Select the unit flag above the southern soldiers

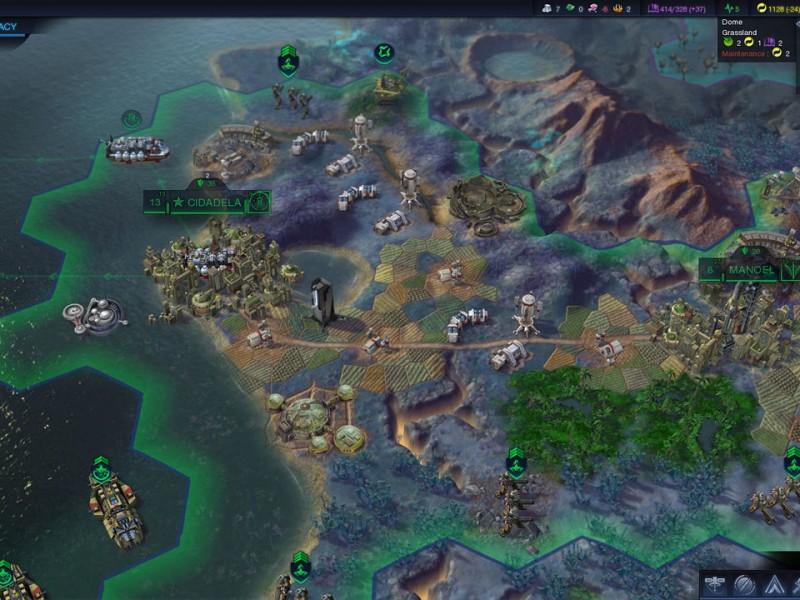click(x=516, y=462)
